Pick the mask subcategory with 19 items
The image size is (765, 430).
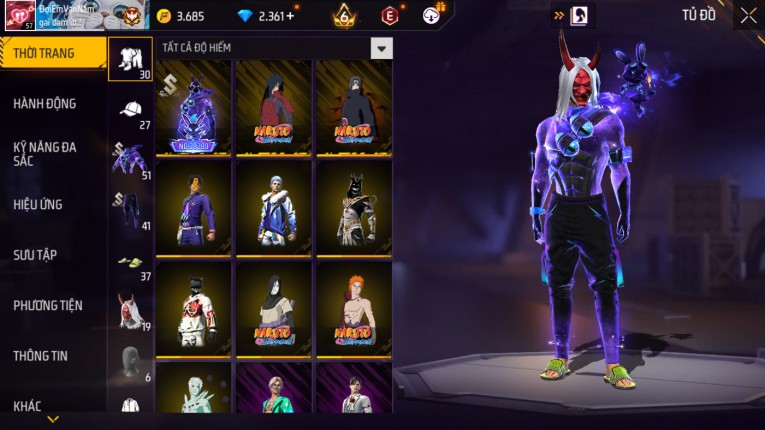click(x=131, y=313)
